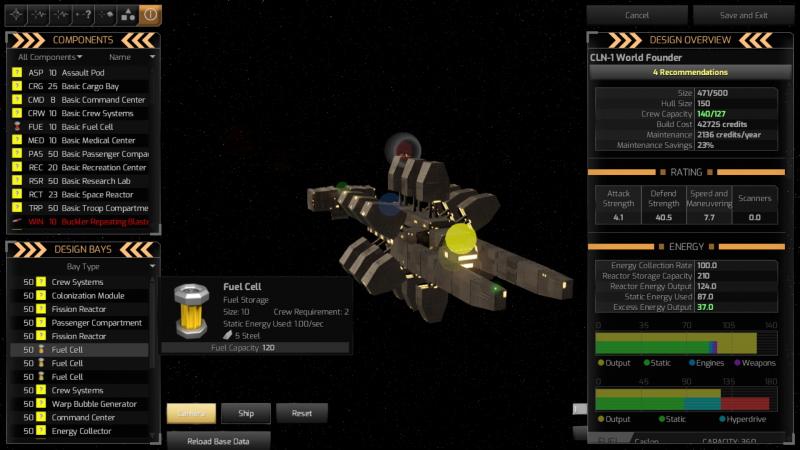
Task: Reset the ship view
Action: tap(302, 412)
